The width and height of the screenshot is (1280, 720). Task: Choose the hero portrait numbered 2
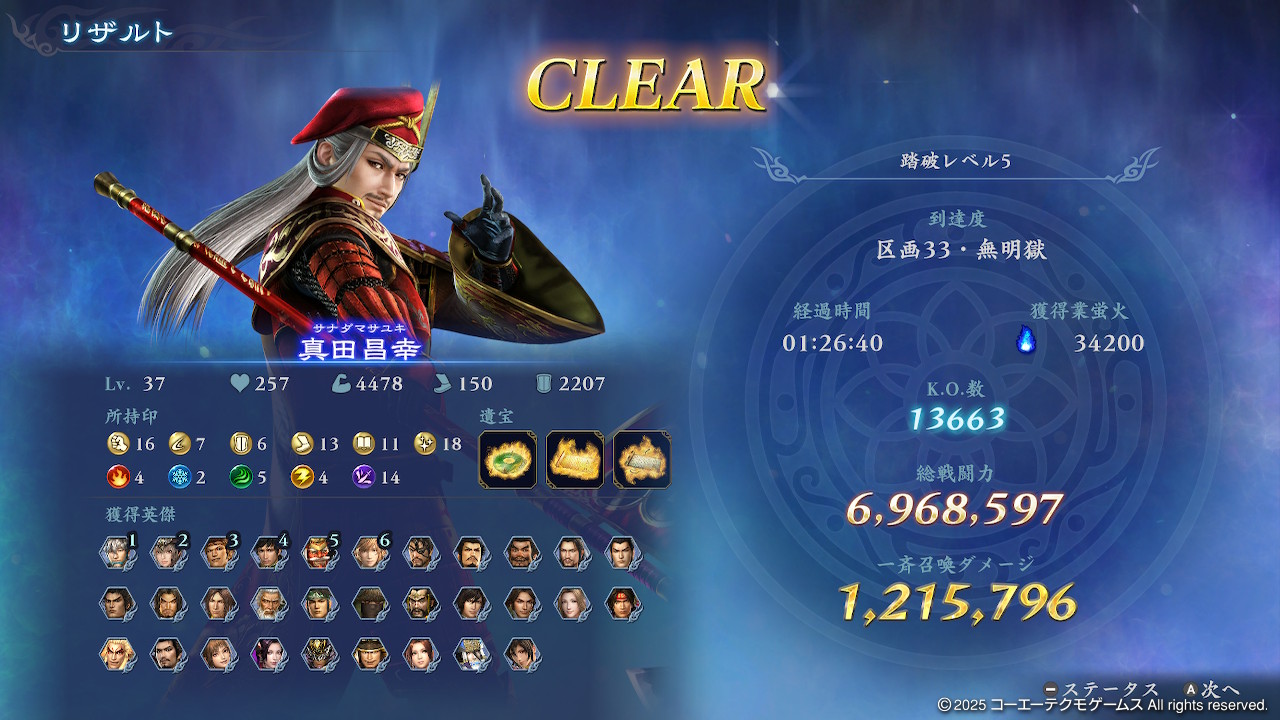167,552
